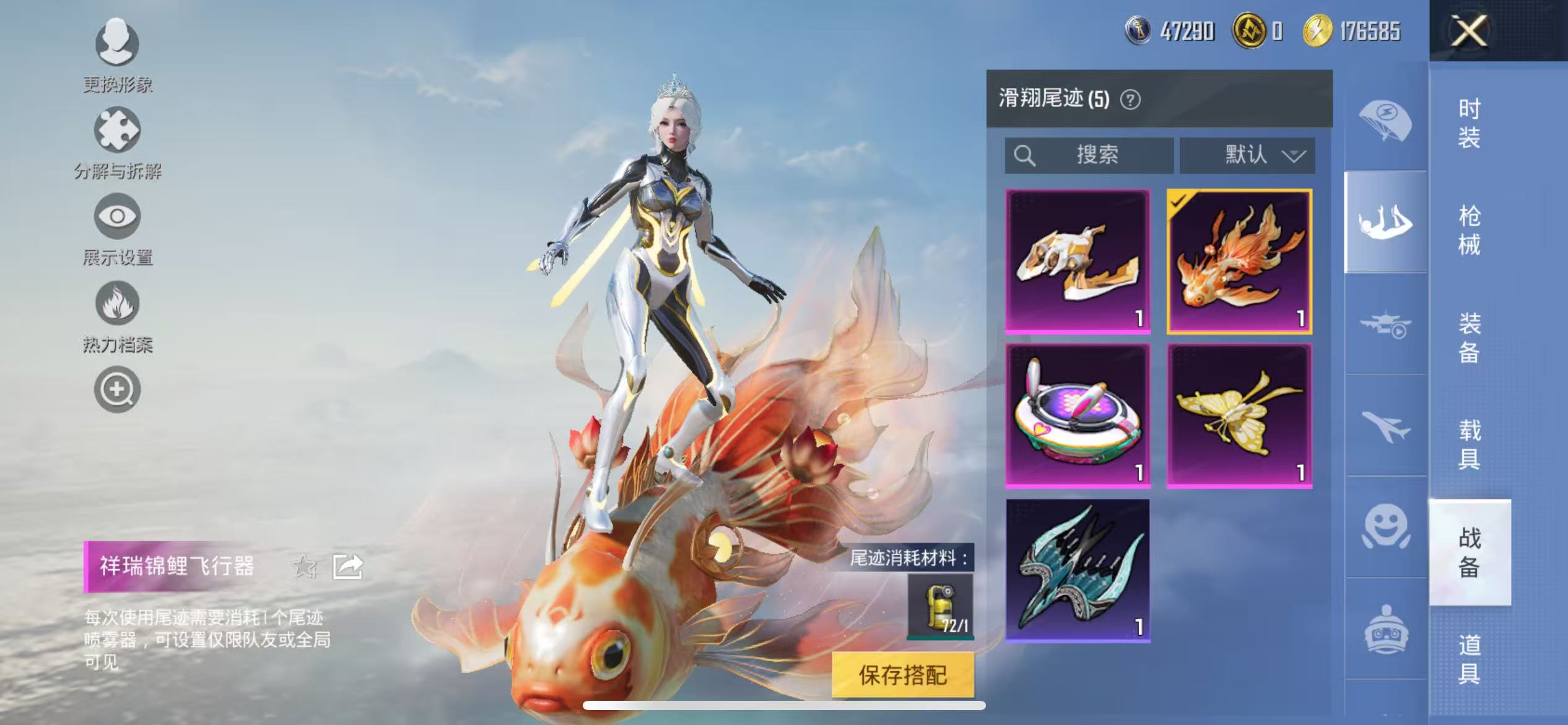Viewport: 1568px width, 725px height.
Task: Switch to the 枪械 firearms tab
Action: click(1469, 231)
